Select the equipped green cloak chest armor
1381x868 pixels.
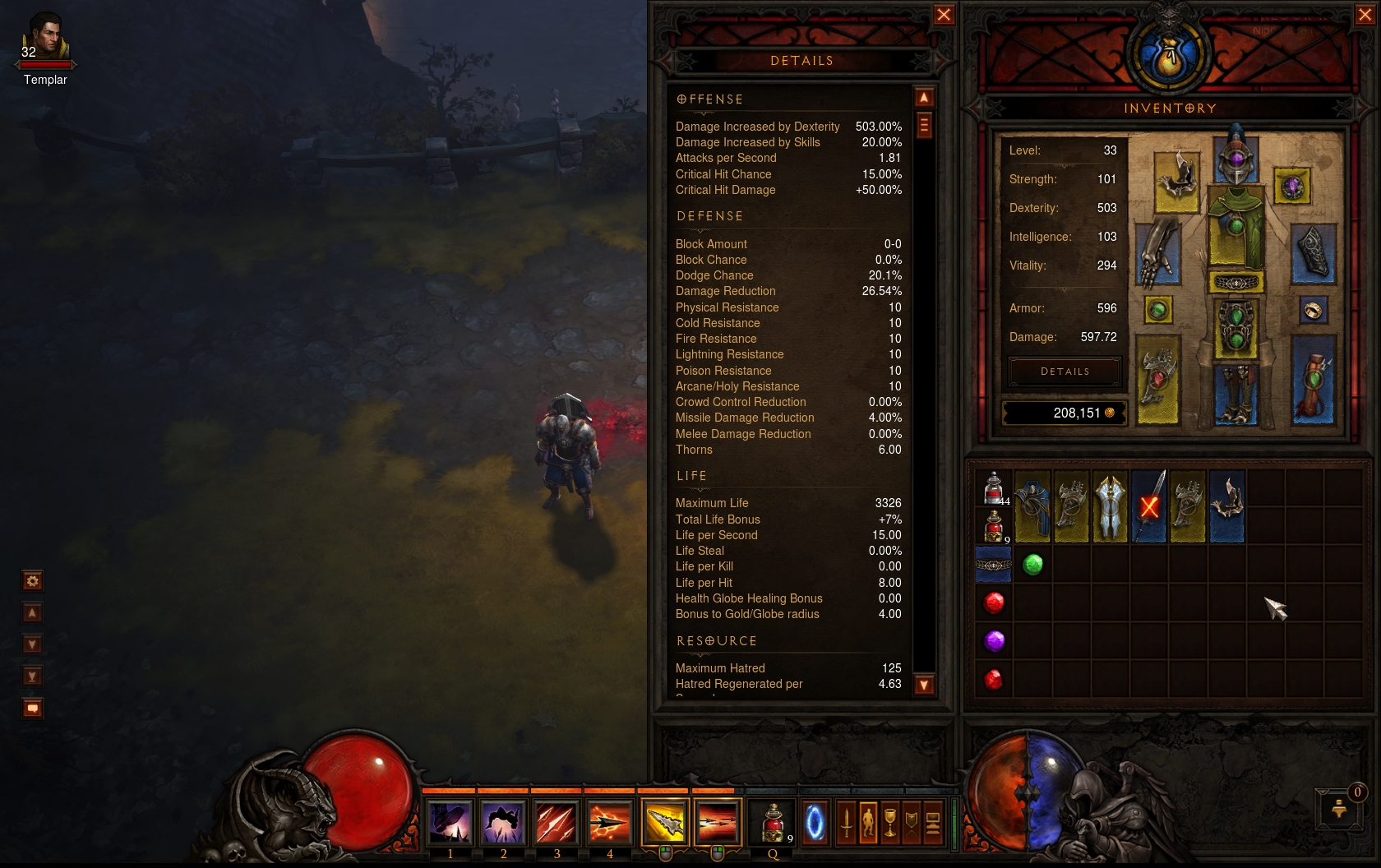[x=1236, y=226]
